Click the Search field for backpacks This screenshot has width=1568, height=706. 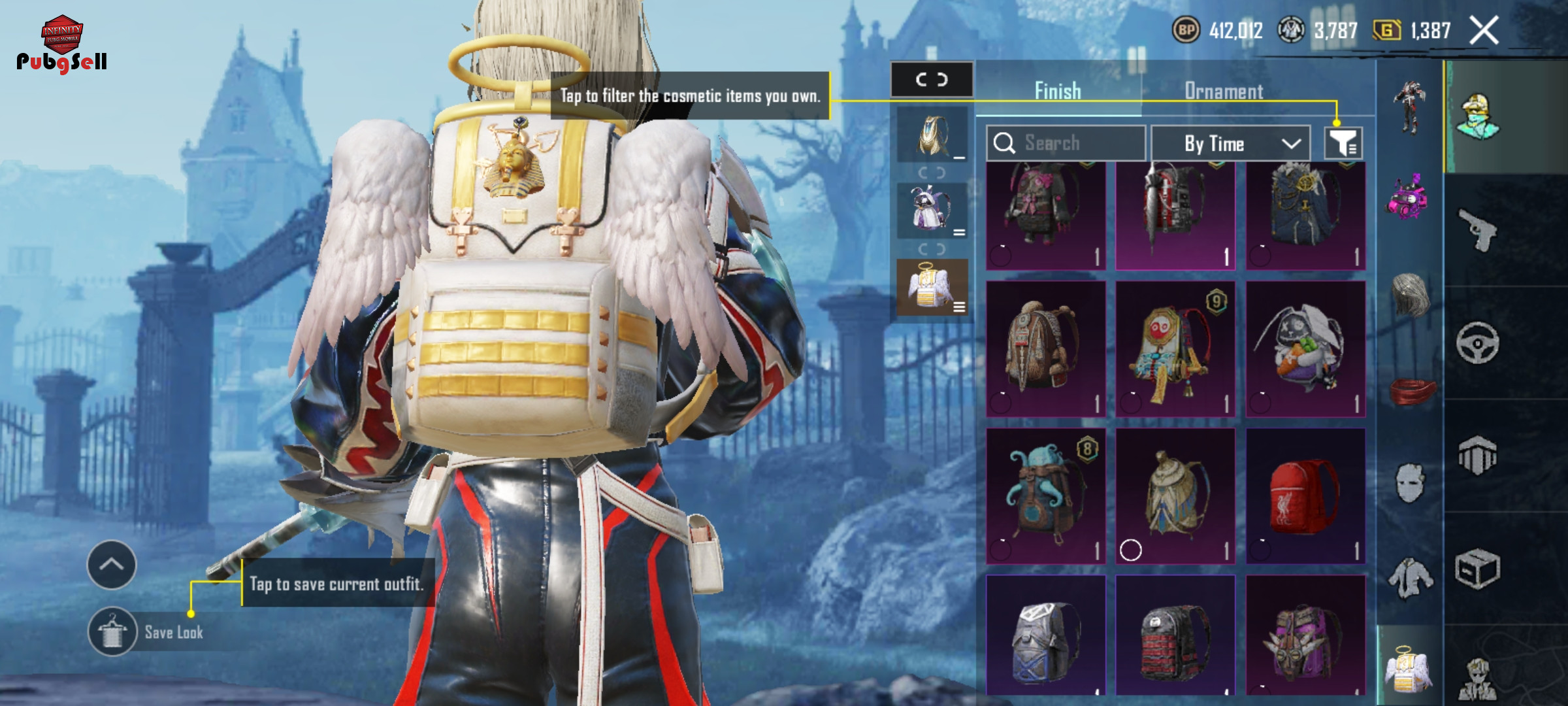point(1066,143)
